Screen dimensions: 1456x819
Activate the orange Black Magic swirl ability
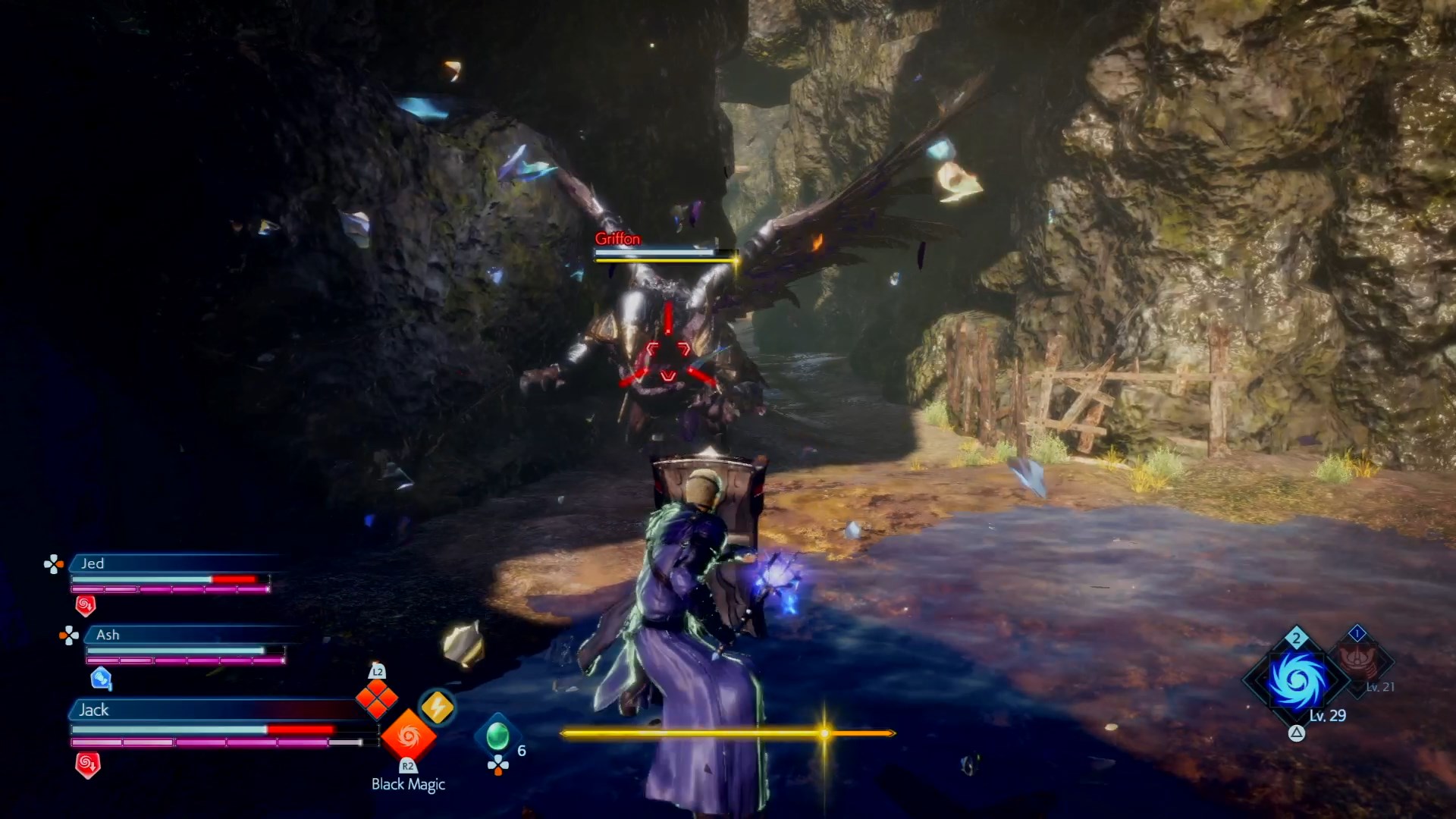click(x=408, y=735)
